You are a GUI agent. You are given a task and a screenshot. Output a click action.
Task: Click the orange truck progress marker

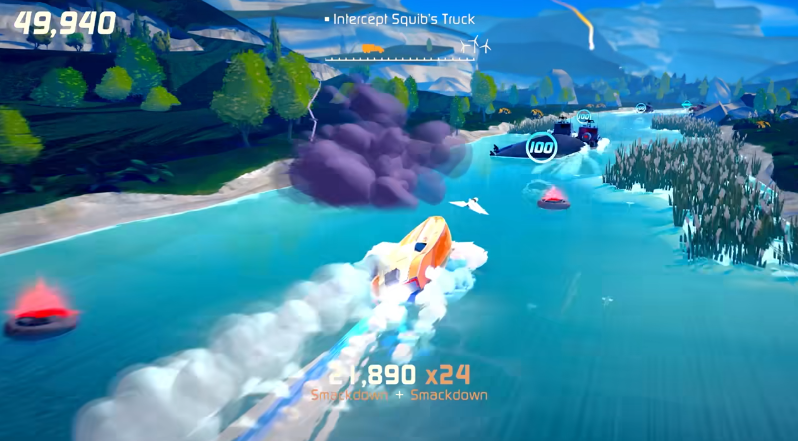[370, 48]
